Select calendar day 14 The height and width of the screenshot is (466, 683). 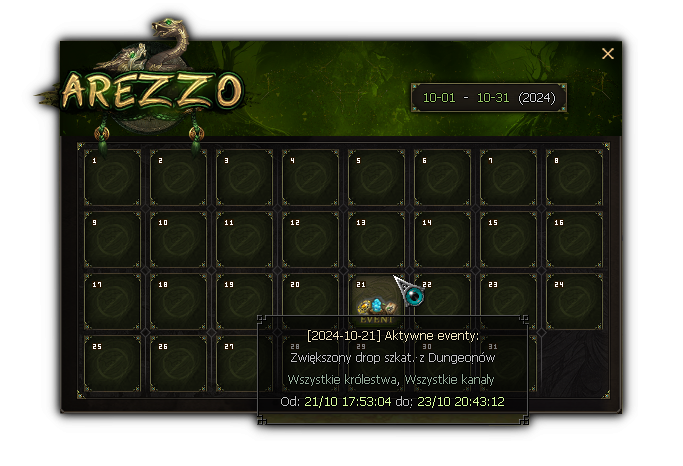[442, 239]
